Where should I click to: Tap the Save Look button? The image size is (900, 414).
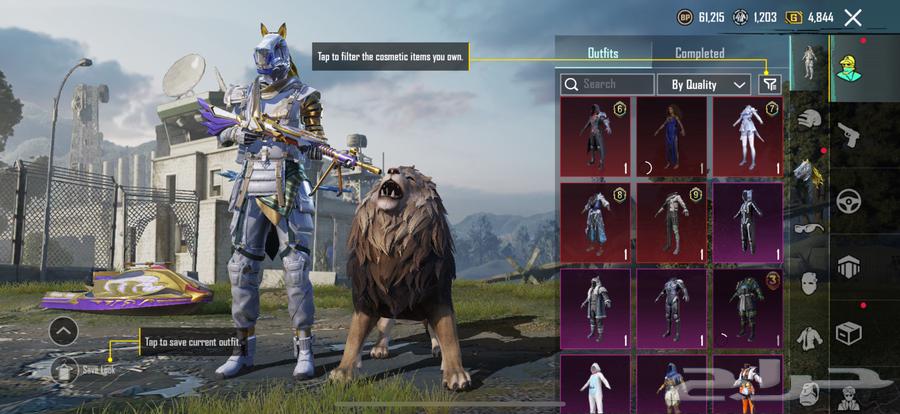[x=66, y=368]
